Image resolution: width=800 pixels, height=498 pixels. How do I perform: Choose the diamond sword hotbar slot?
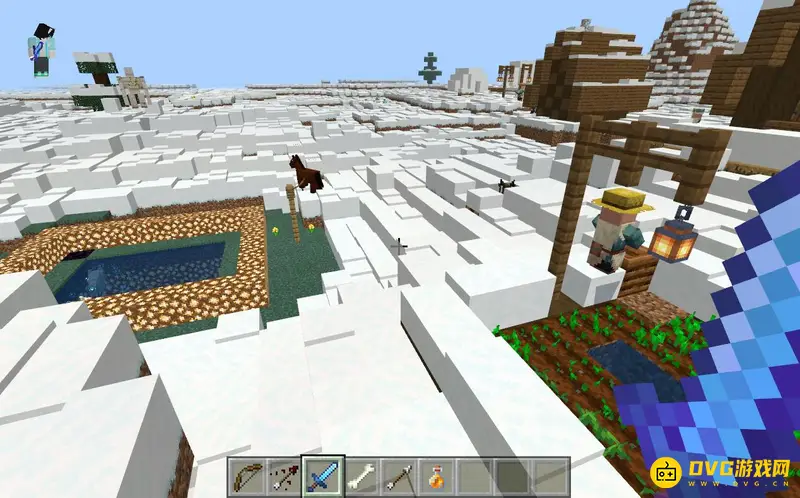point(323,475)
